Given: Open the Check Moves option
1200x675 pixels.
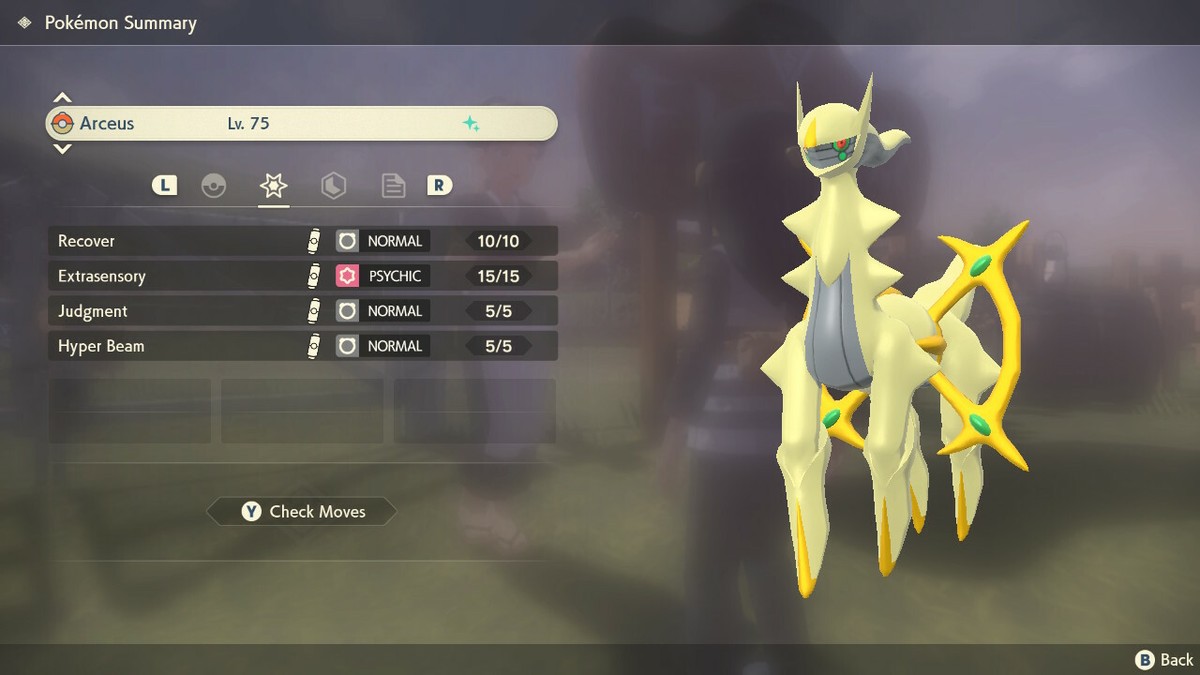Looking at the screenshot, I should (302, 512).
